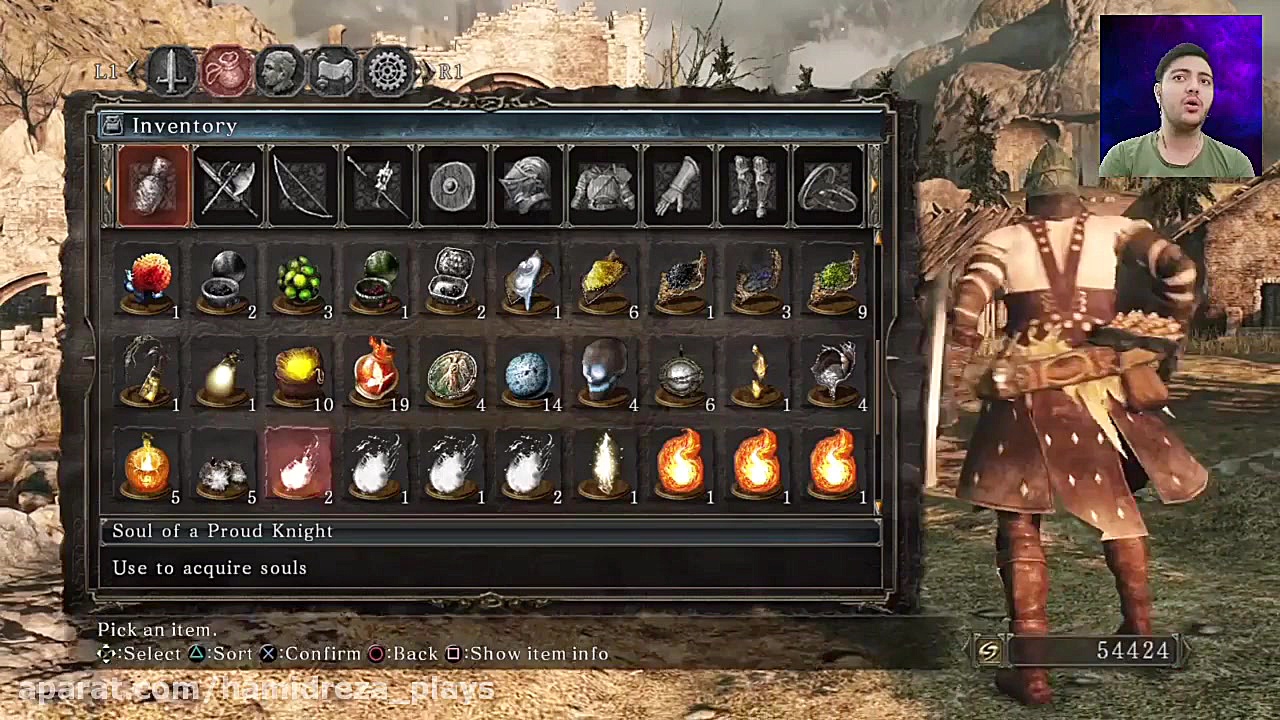Select the gauntlets category icon
The image size is (1280, 720).
[677, 186]
